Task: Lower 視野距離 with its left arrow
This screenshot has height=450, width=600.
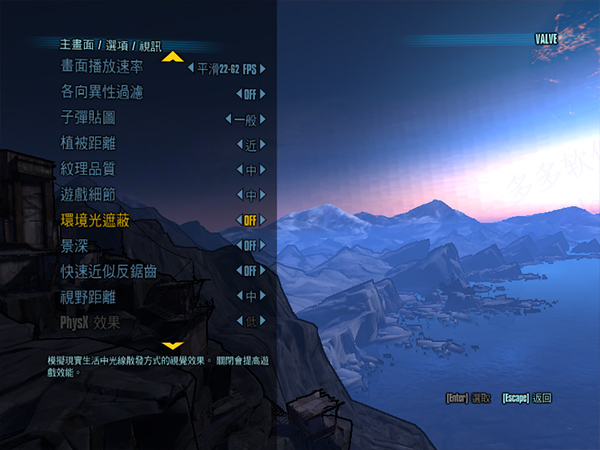Action: (239, 296)
